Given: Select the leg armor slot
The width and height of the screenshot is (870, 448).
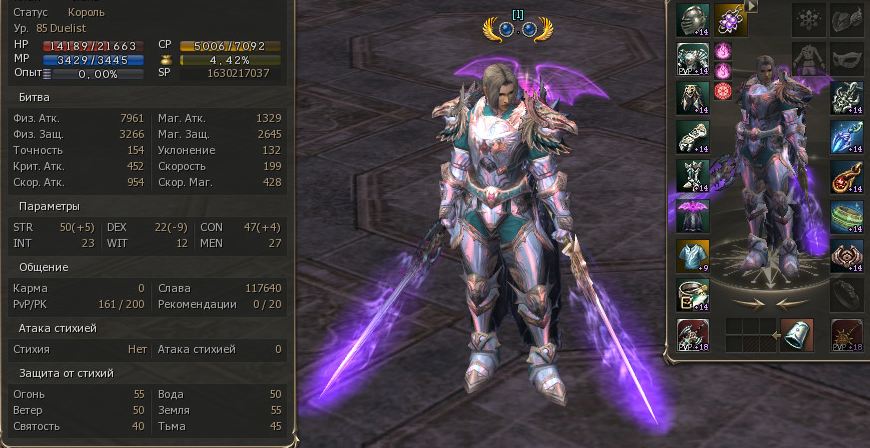Looking at the screenshot, I should [x=693, y=97].
